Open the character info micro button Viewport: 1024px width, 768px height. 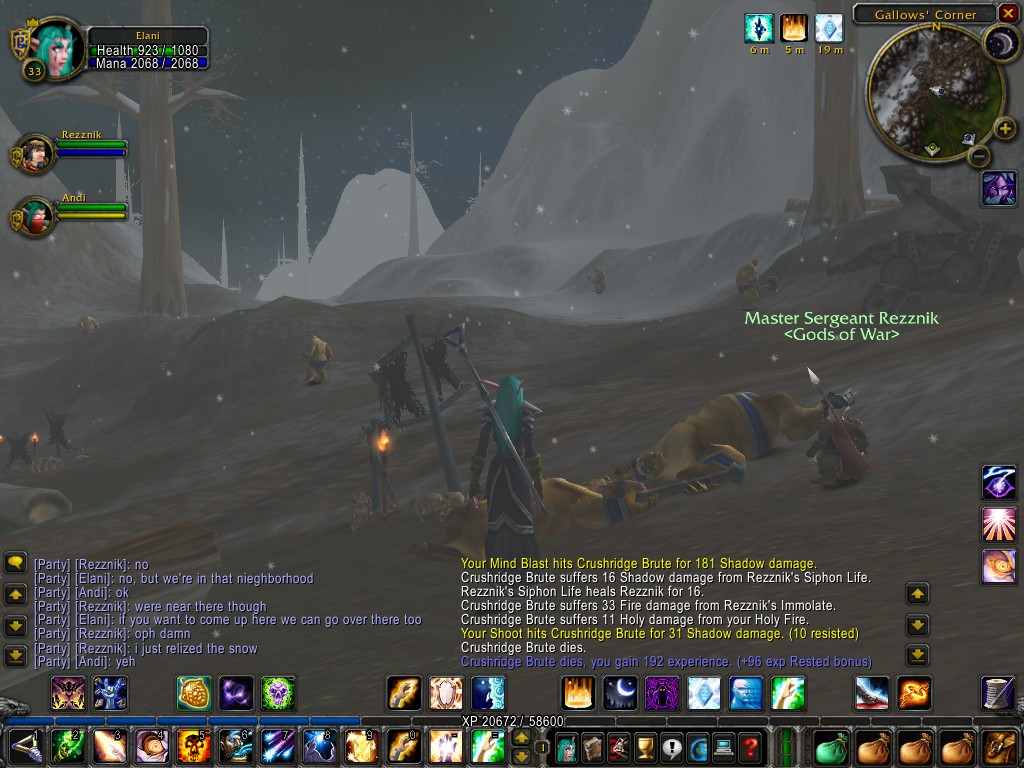[x=567, y=747]
